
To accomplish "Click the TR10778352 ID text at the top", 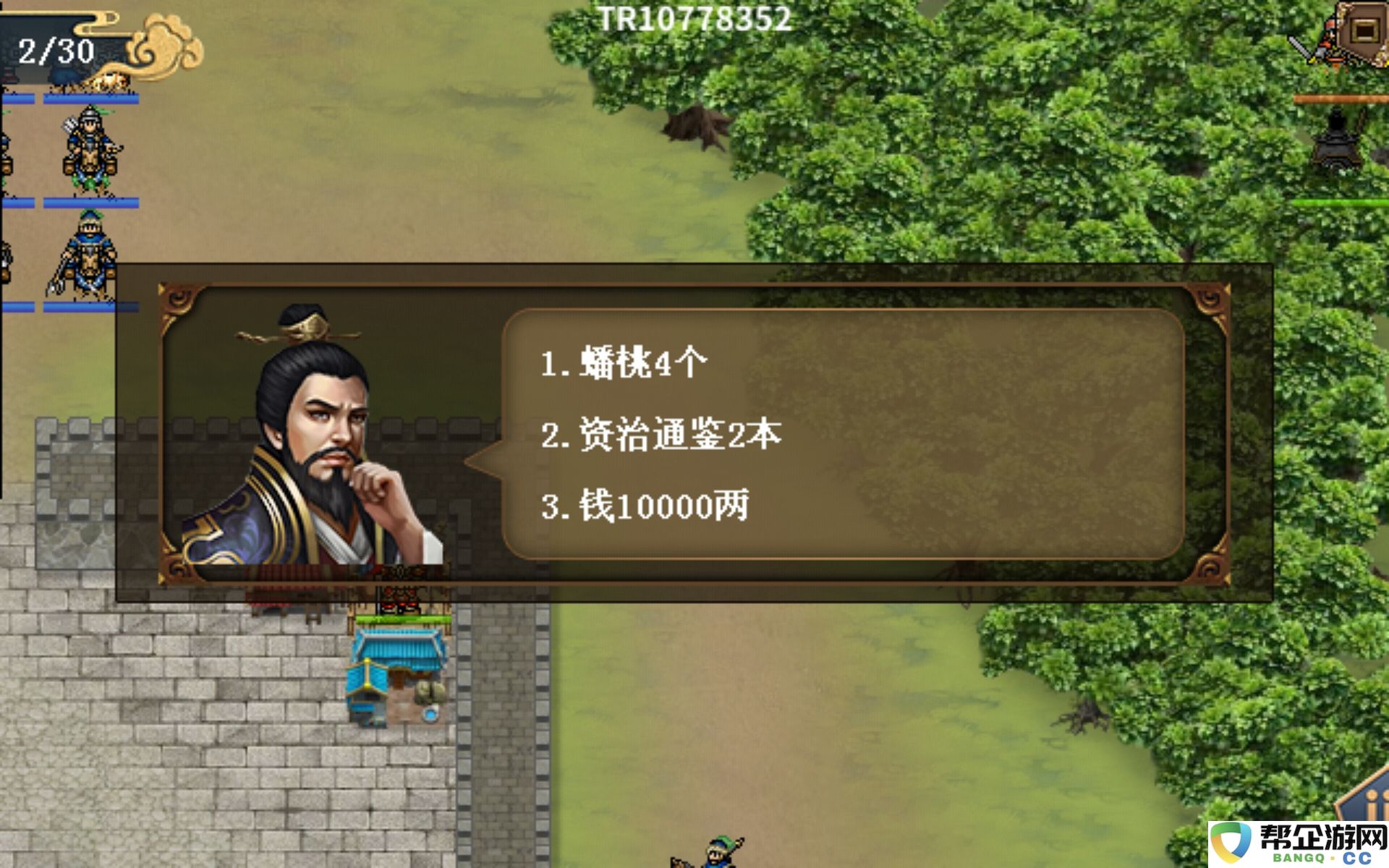I will (694, 20).
